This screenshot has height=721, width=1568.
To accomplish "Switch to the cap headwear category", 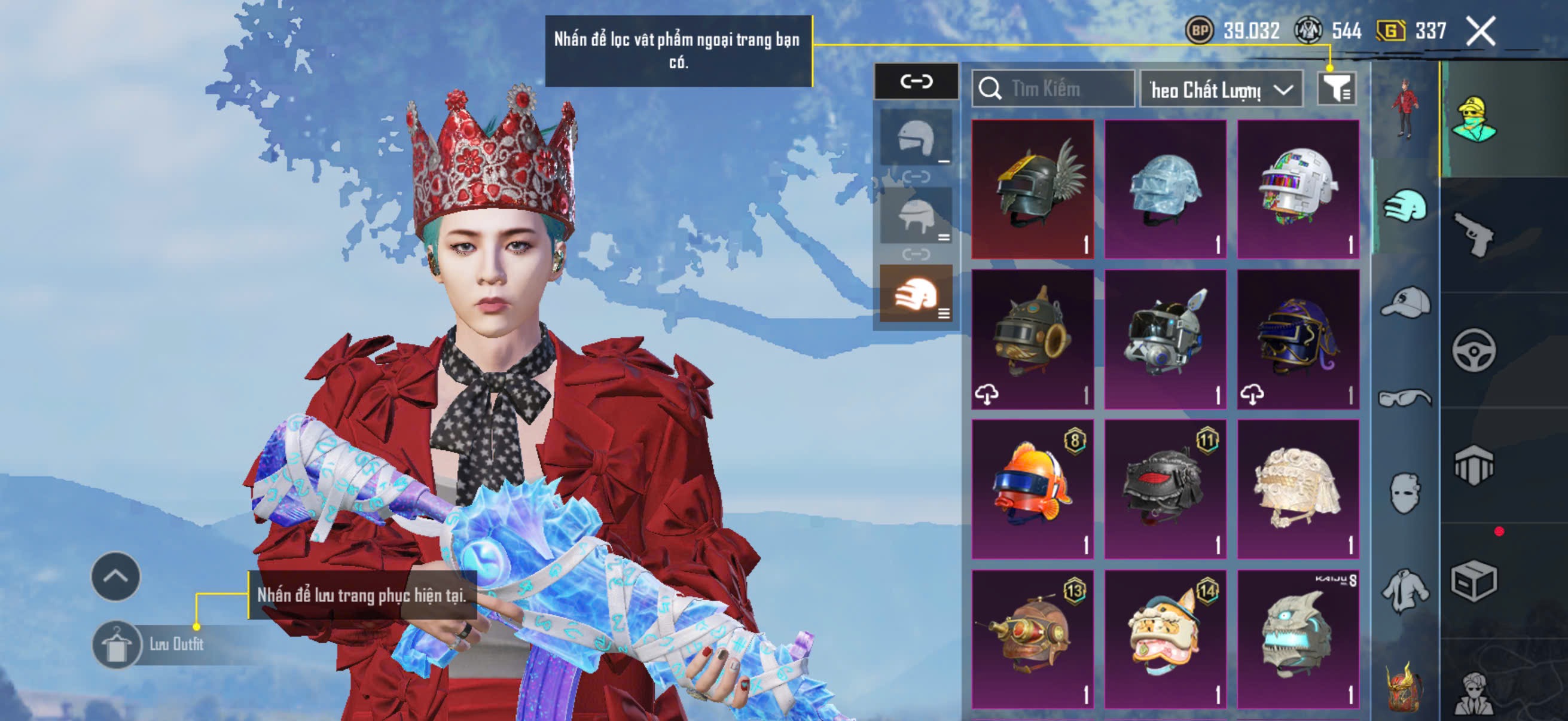I will click(x=1405, y=303).
